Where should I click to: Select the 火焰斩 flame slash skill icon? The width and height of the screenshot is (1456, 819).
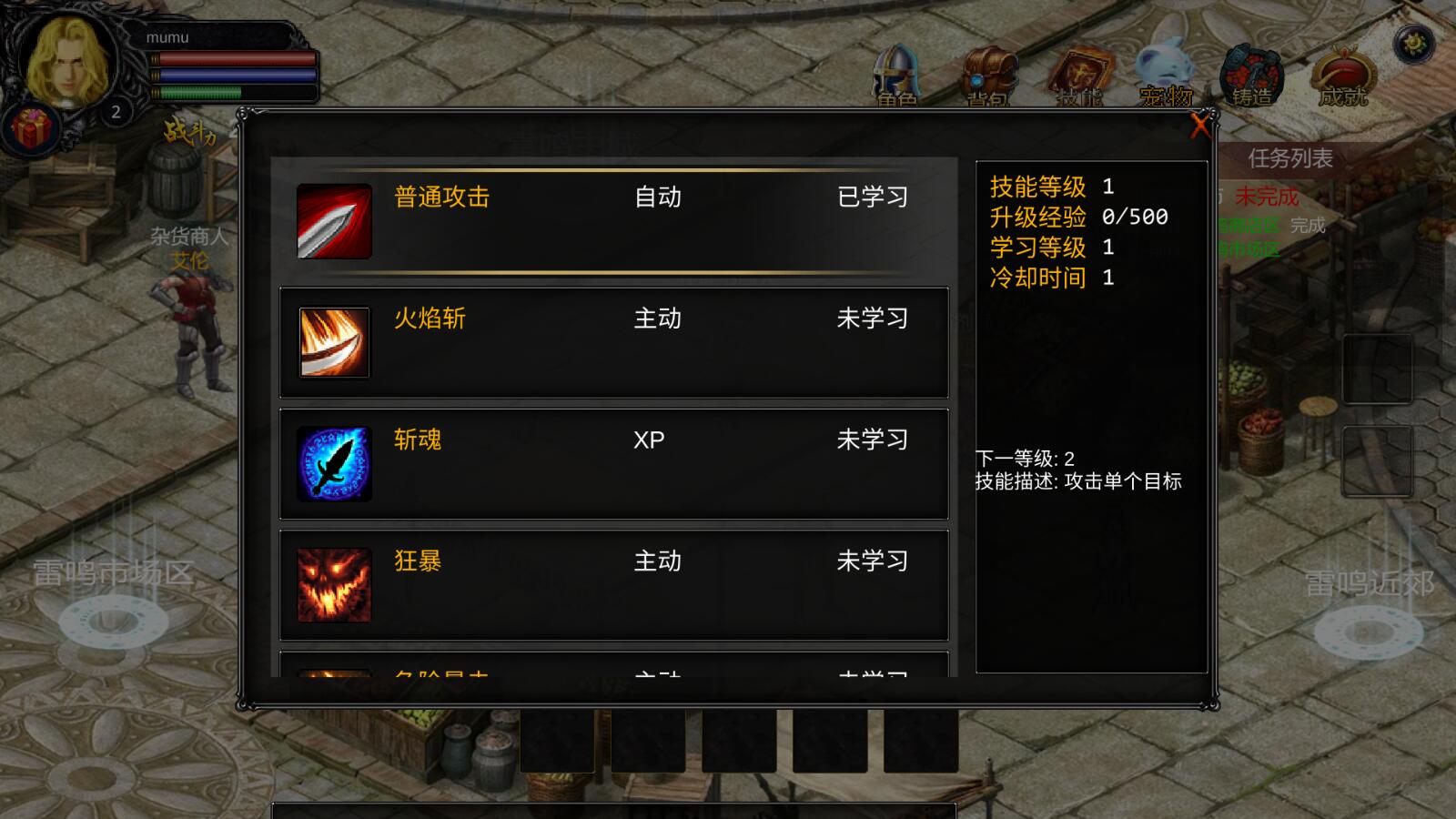point(333,342)
